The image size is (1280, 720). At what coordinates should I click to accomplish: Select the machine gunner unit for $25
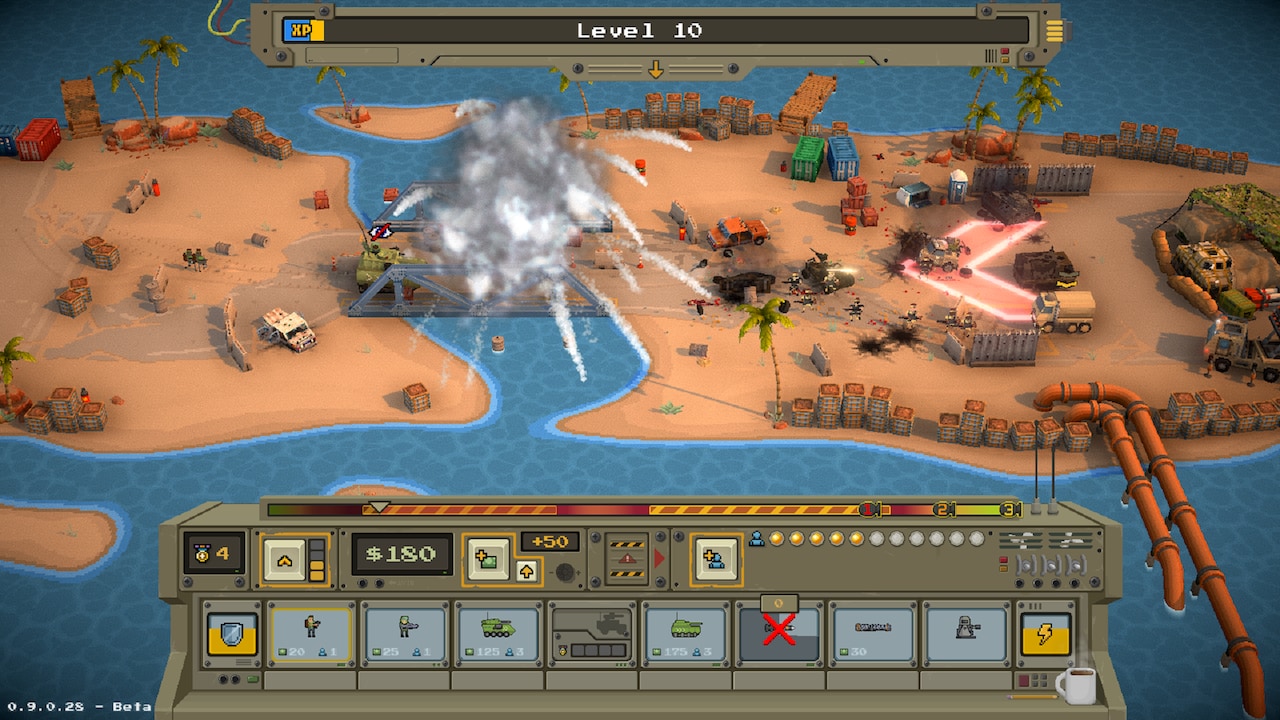point(403,634)
